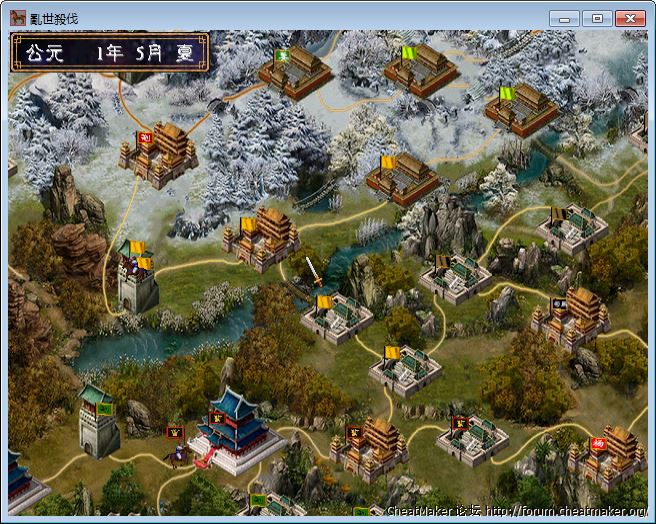The height and width of the screenshot is (524, 656).
Task: Click the sword marker on the bridge
Action: [313, 271]
